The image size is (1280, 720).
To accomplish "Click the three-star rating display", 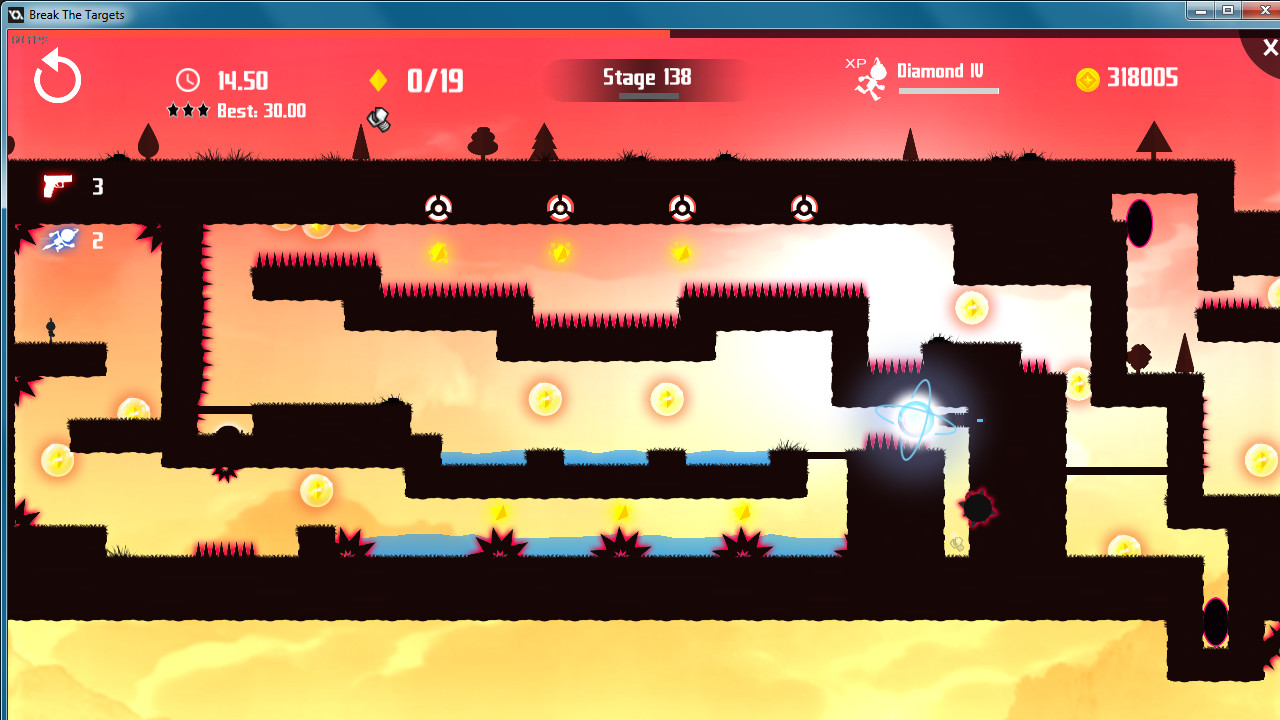I will pyautogui.click(x=190, y=111).
